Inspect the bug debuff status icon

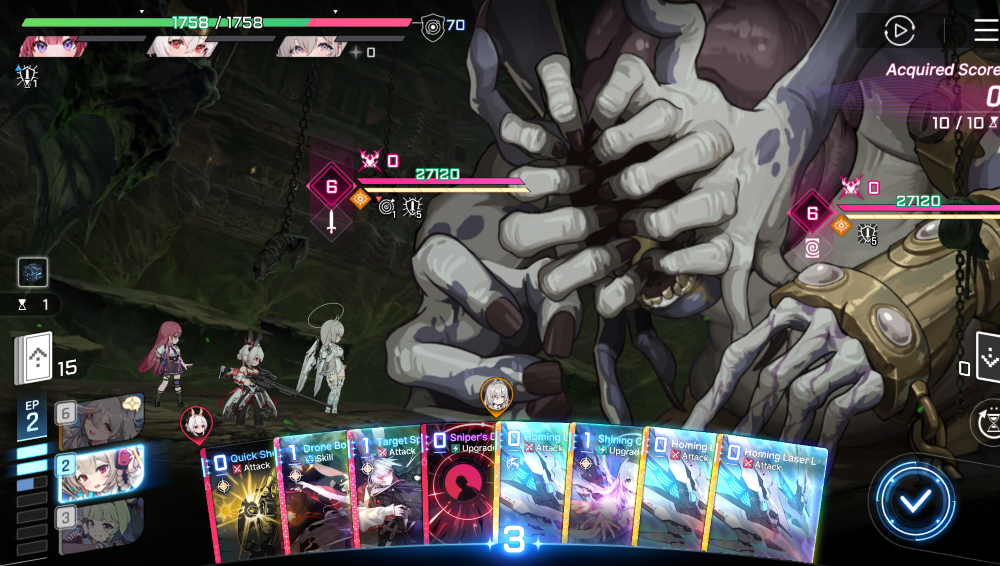(x=27, y=74)
